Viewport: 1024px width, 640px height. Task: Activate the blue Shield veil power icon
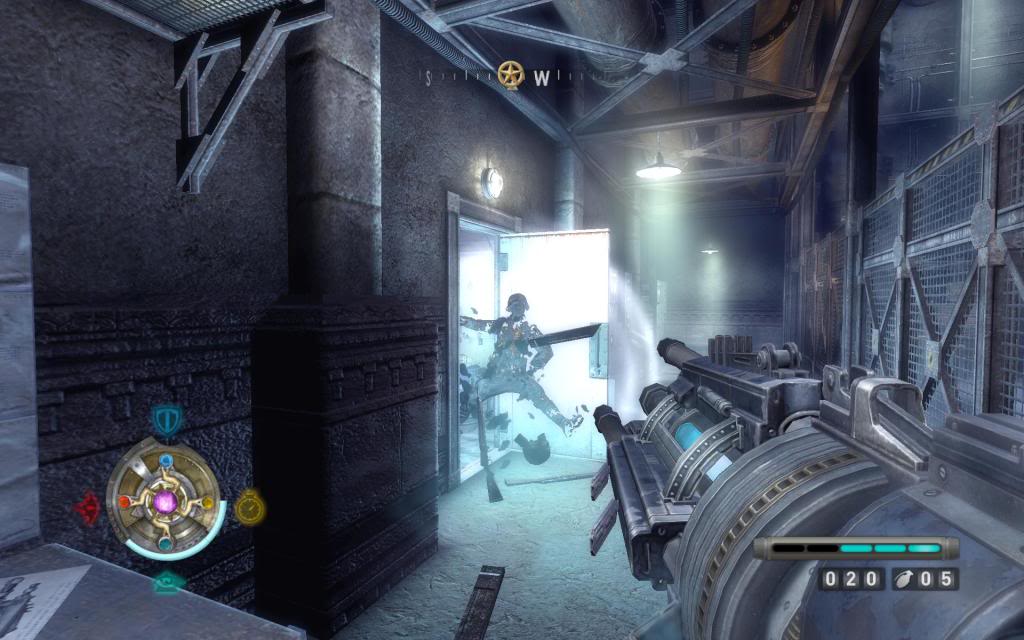(164, 418)
